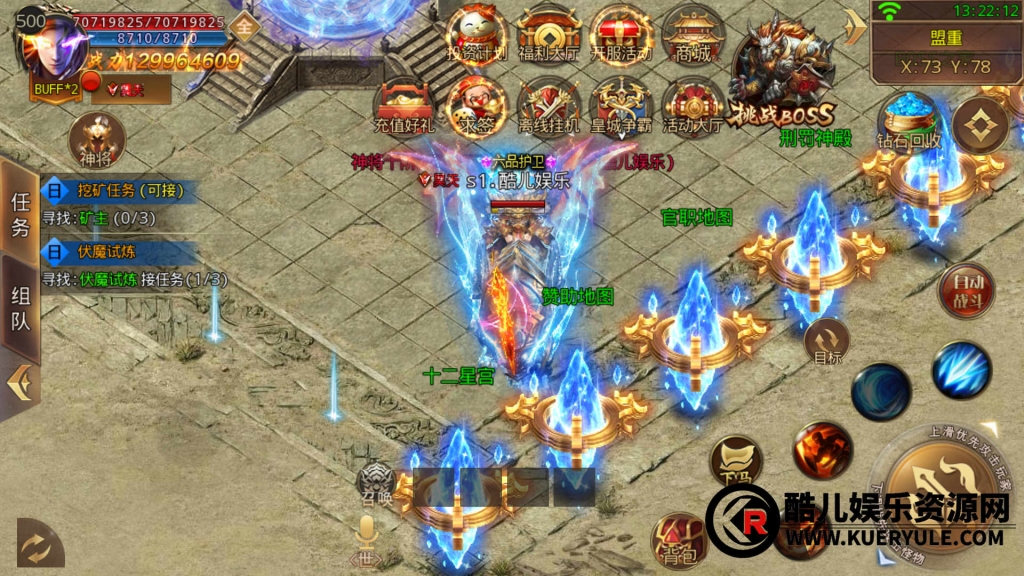Open the 福利大厅 welfare hall
This screenshot has width=1024, height=576.
click(548, 35)
